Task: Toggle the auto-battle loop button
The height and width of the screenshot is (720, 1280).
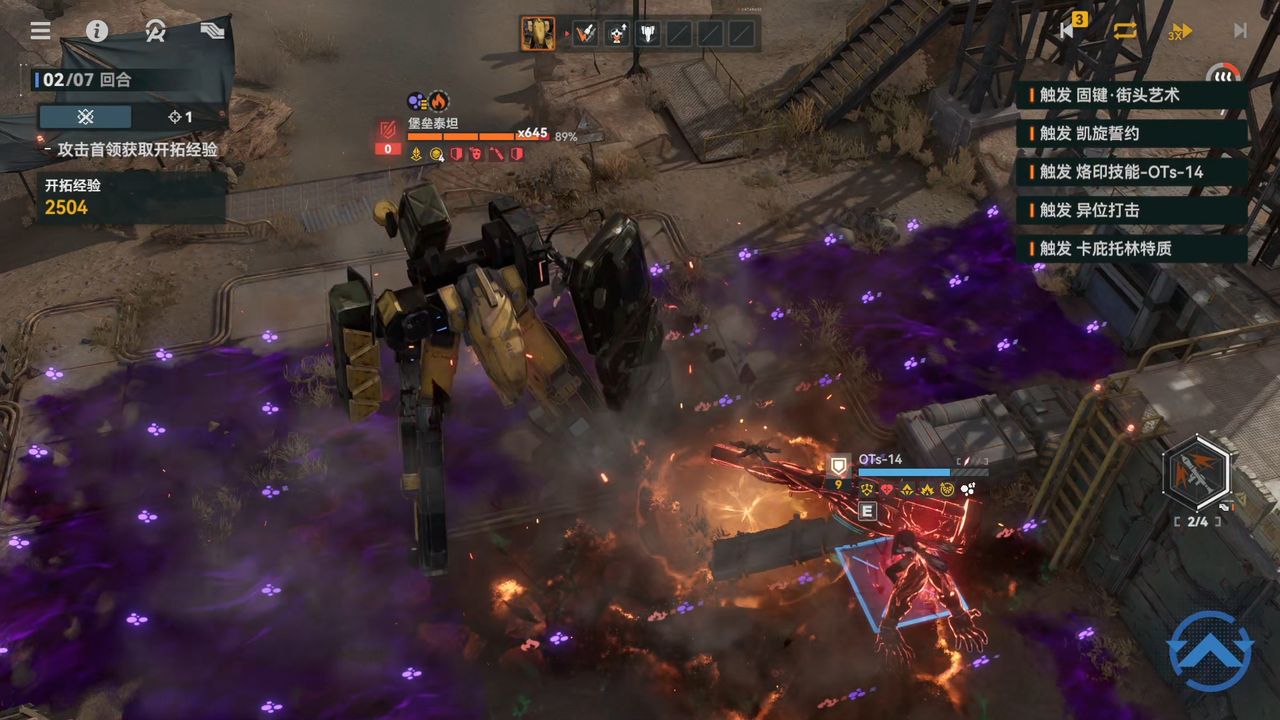Action: click(x=1126, y=30)
